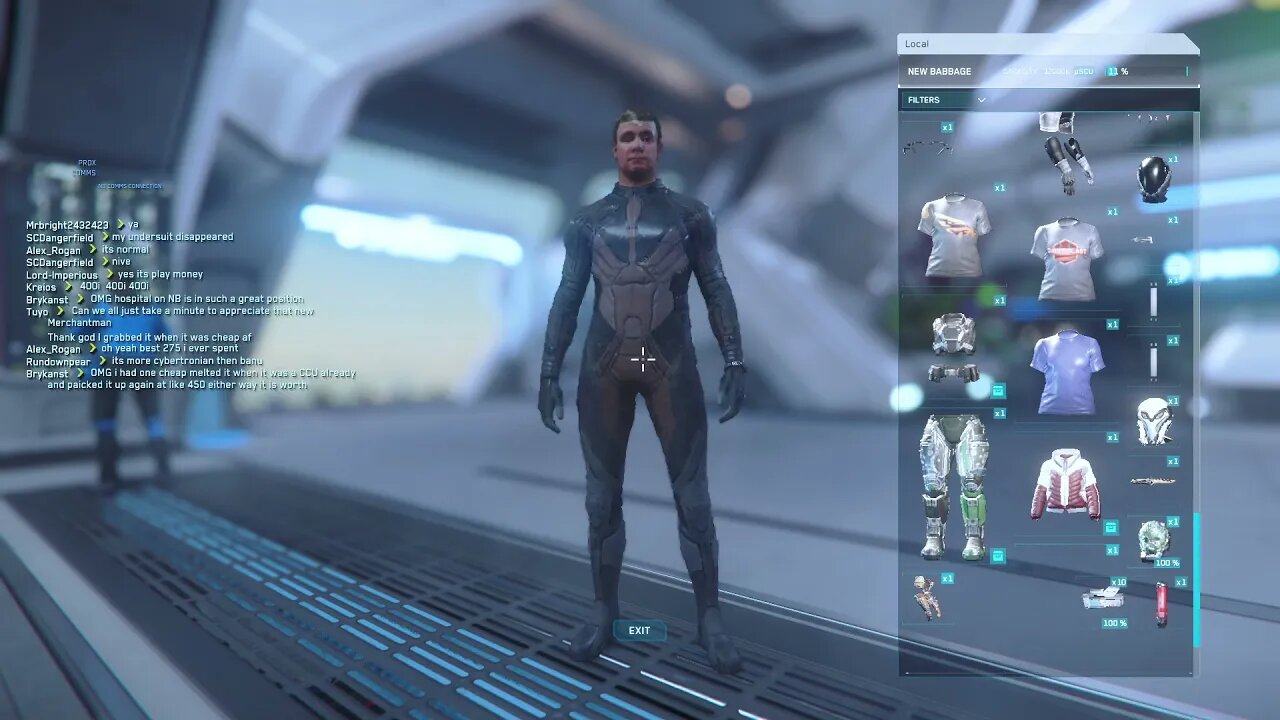Viewport: 1280px width, 720px height.
Task: Pick the green and white armored legs
Action: pyautogui.click(x=954, y=487)
